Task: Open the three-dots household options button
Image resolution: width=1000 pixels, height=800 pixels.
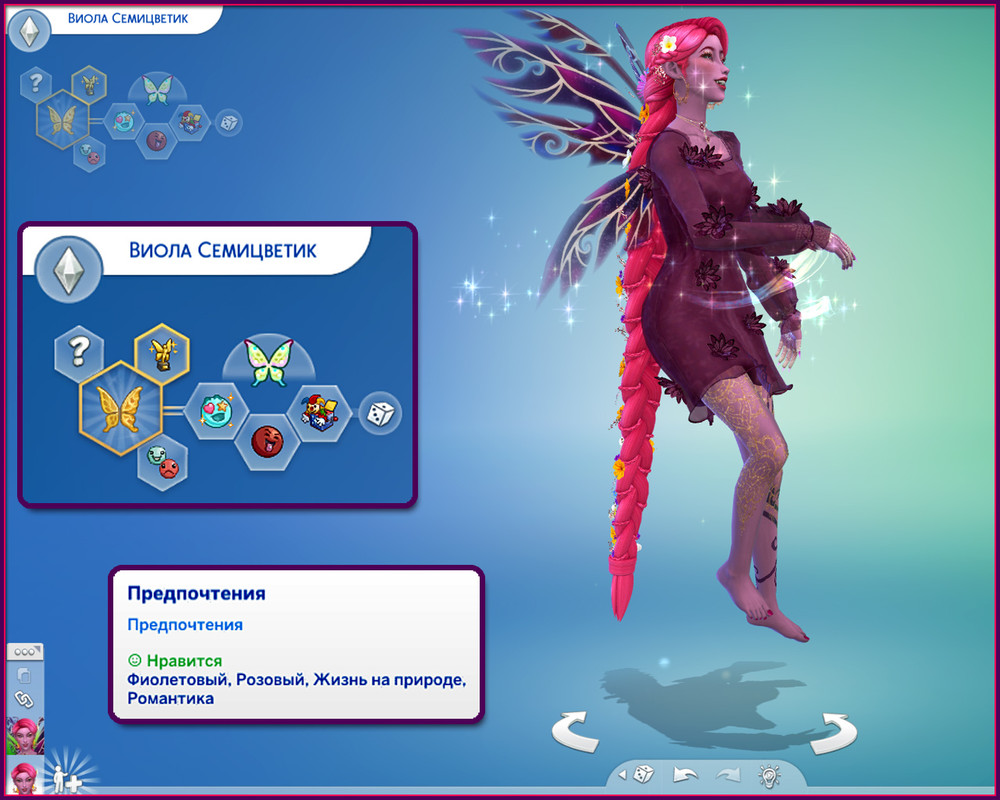Action: coord(24,651)
